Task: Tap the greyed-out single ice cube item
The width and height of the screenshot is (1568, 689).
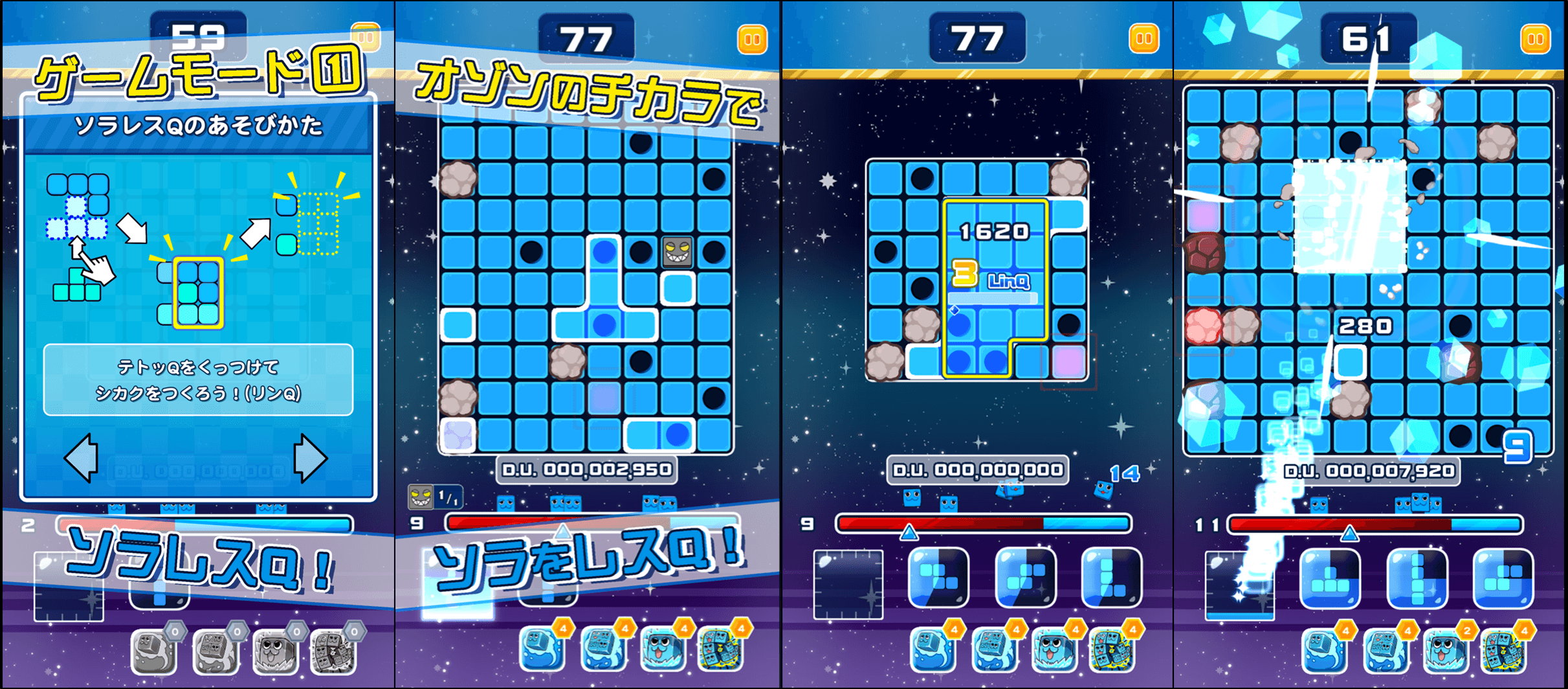Action: (154, 651)
